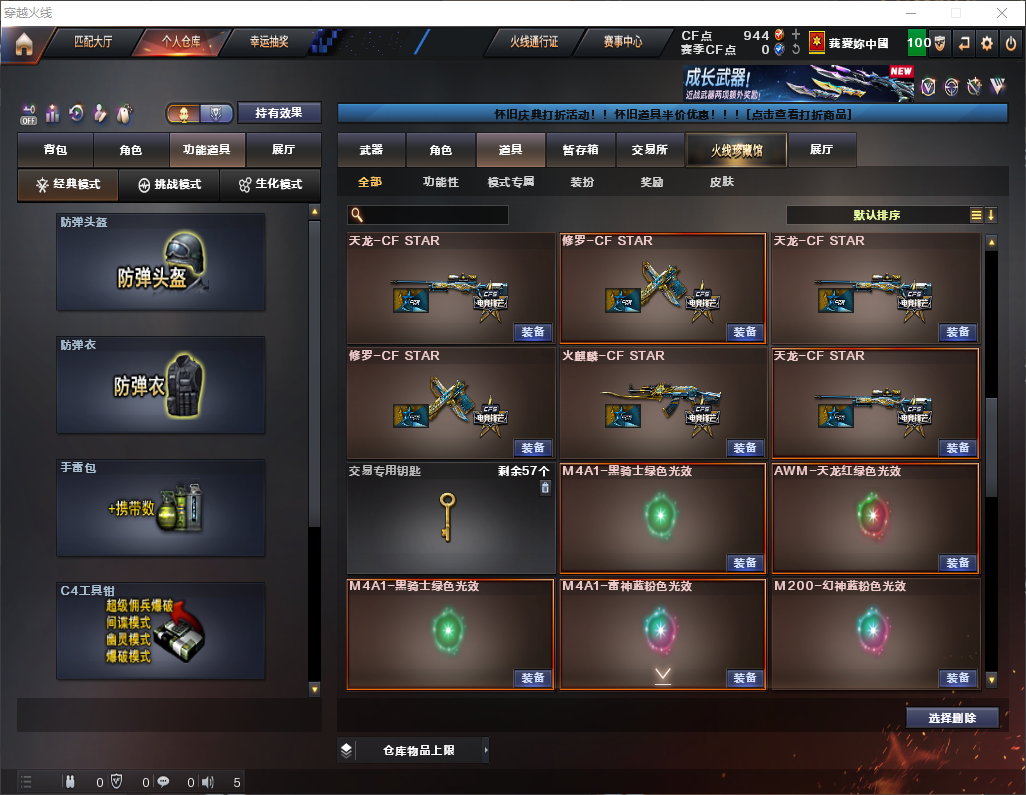The height and width of the screenshot is (795, 1026).
Task: Open the 赛事中心 event center
Action: point(622,42)
